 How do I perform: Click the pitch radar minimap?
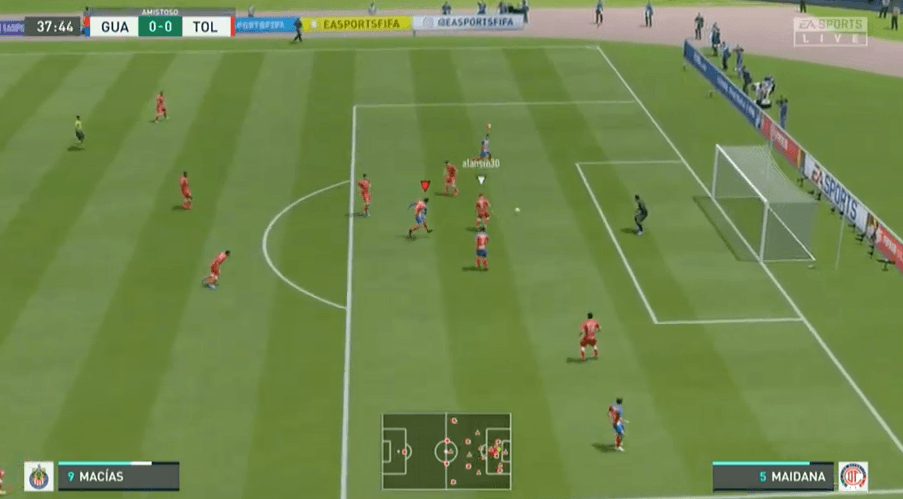[446, 451]
